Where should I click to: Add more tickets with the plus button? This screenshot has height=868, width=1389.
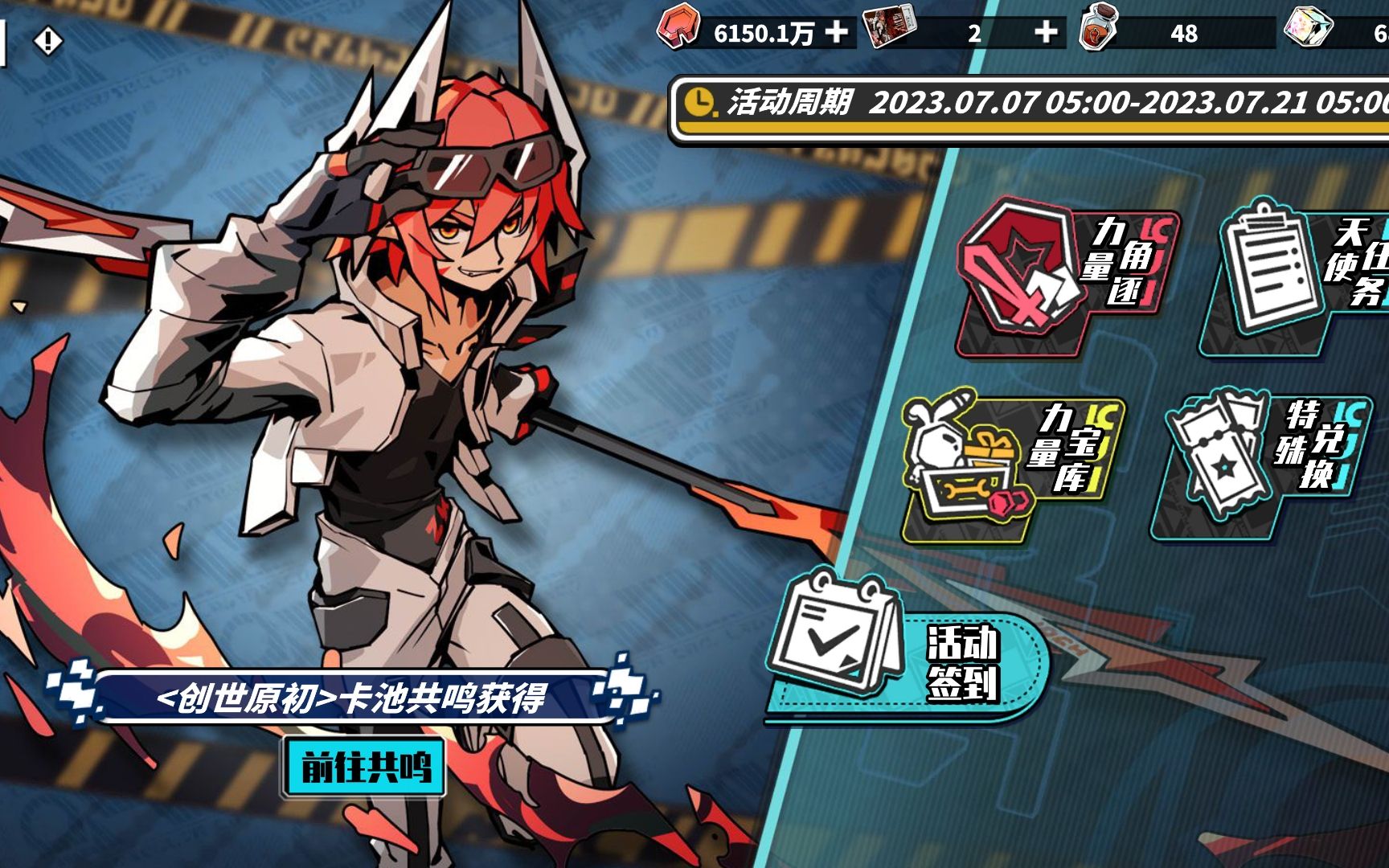1045,32
